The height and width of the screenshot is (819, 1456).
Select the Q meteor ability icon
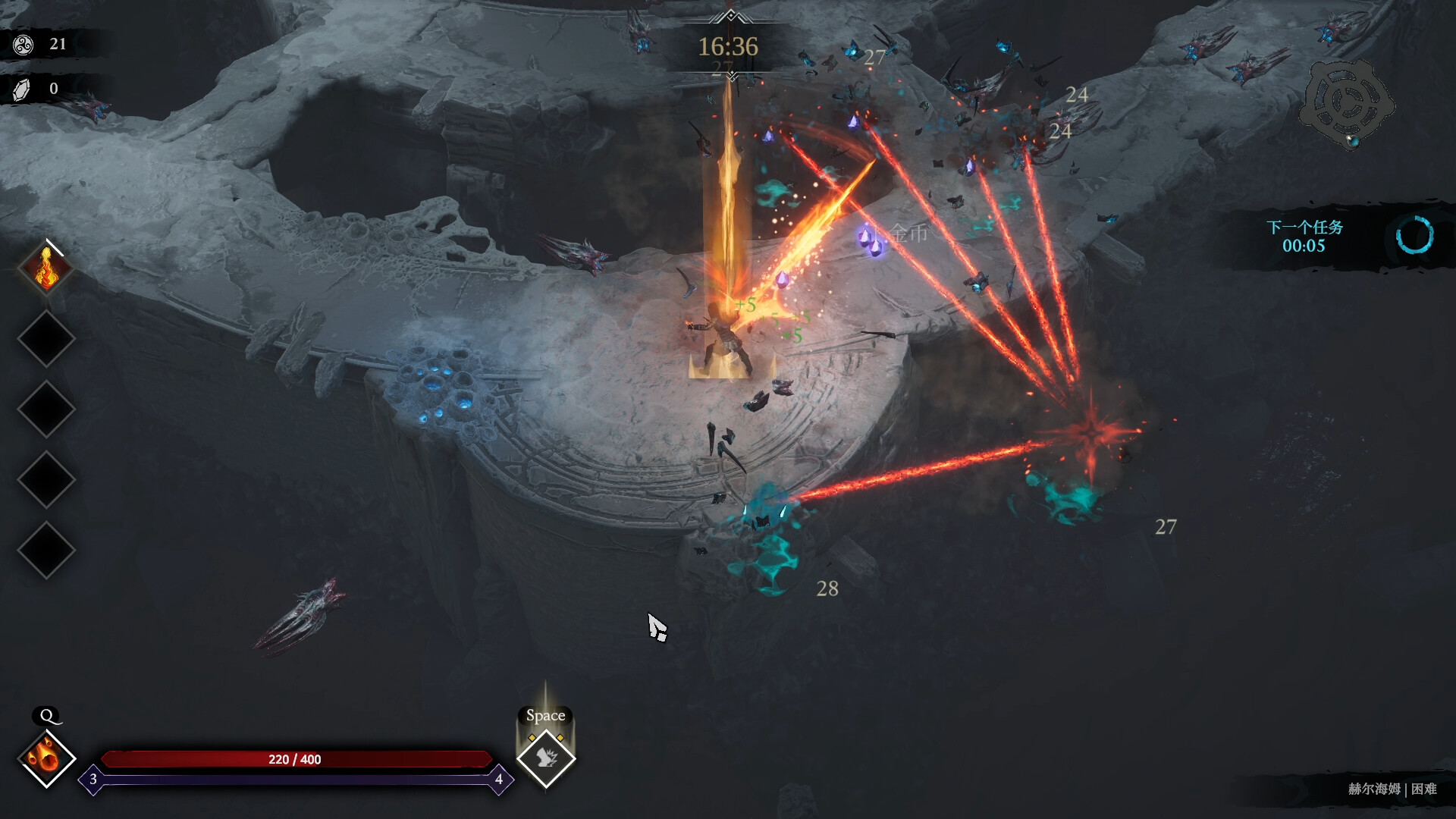[47, 758]
